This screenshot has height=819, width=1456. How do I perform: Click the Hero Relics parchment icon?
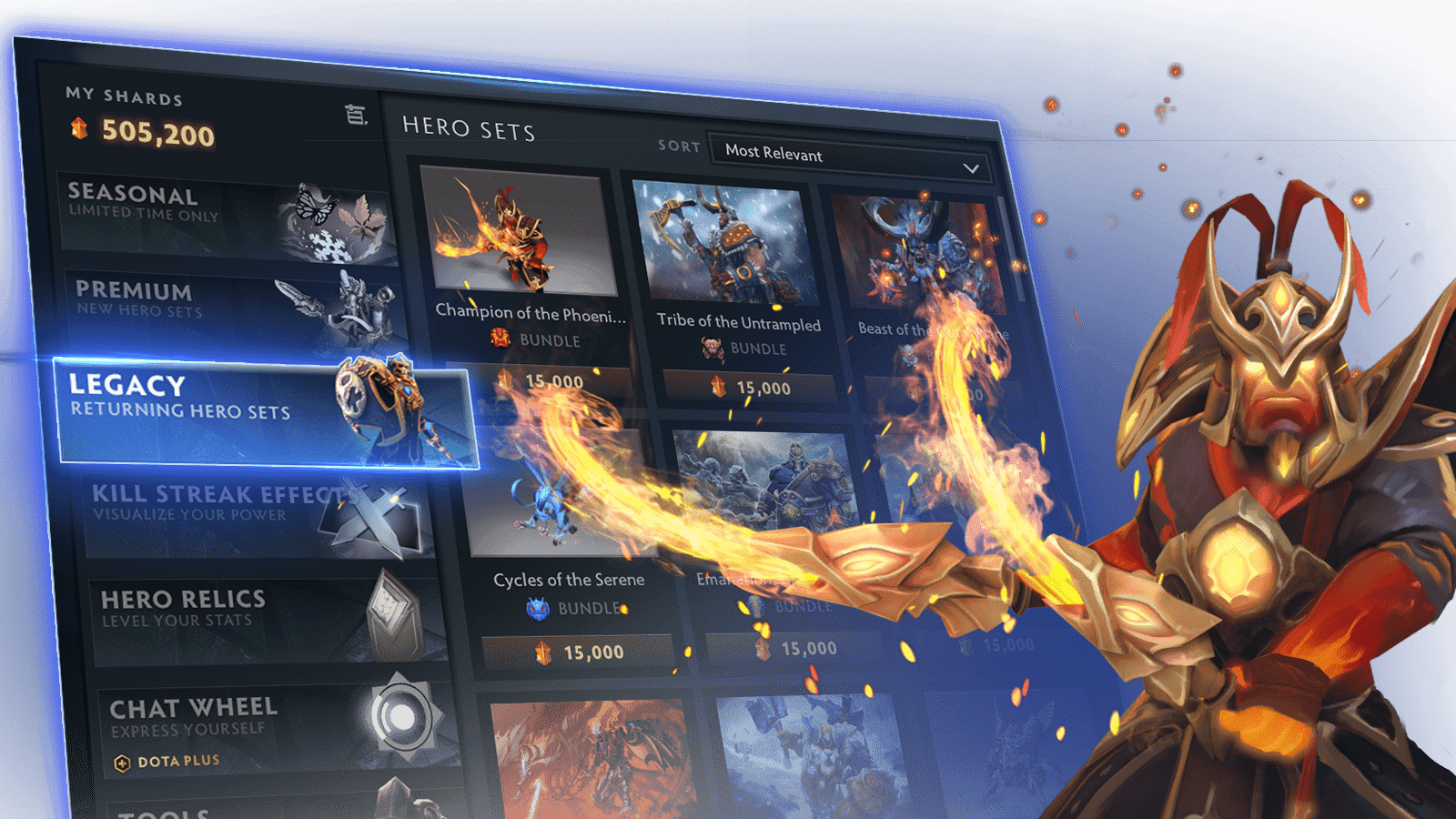393,612
